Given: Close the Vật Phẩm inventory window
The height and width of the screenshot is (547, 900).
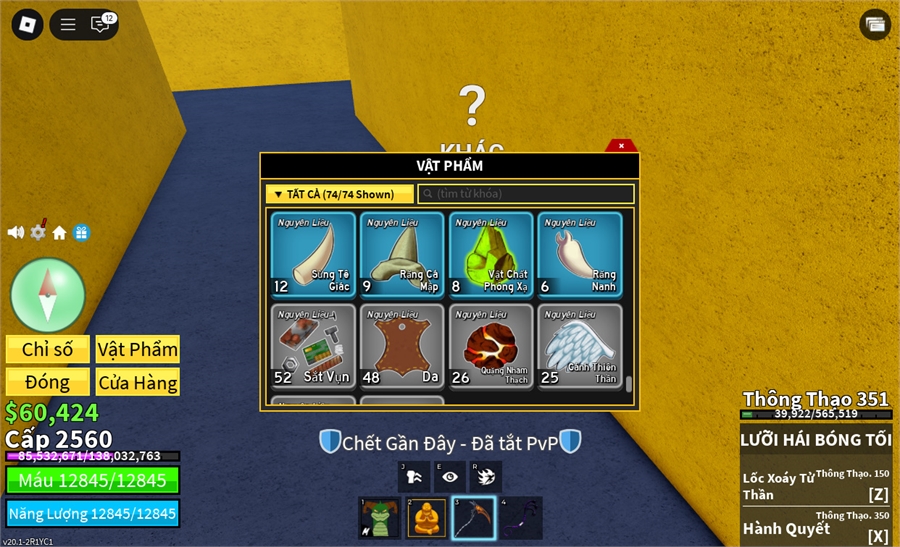Looking at the screenshot, I should (621, 146).
